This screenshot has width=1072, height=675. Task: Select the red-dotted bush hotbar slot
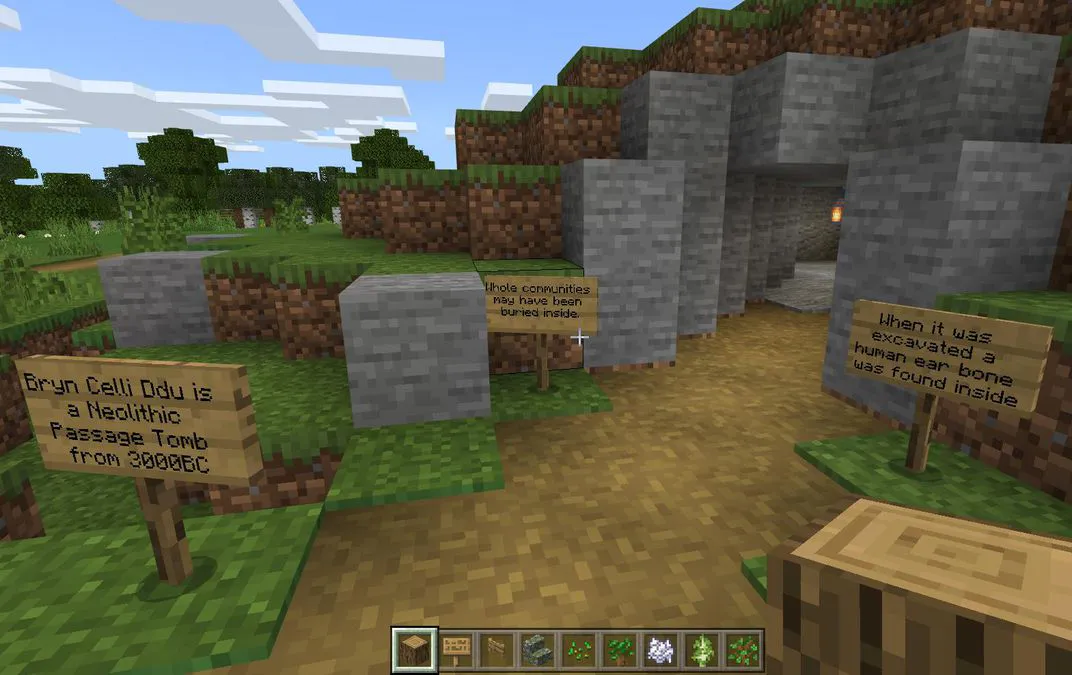tap(743, 648)
